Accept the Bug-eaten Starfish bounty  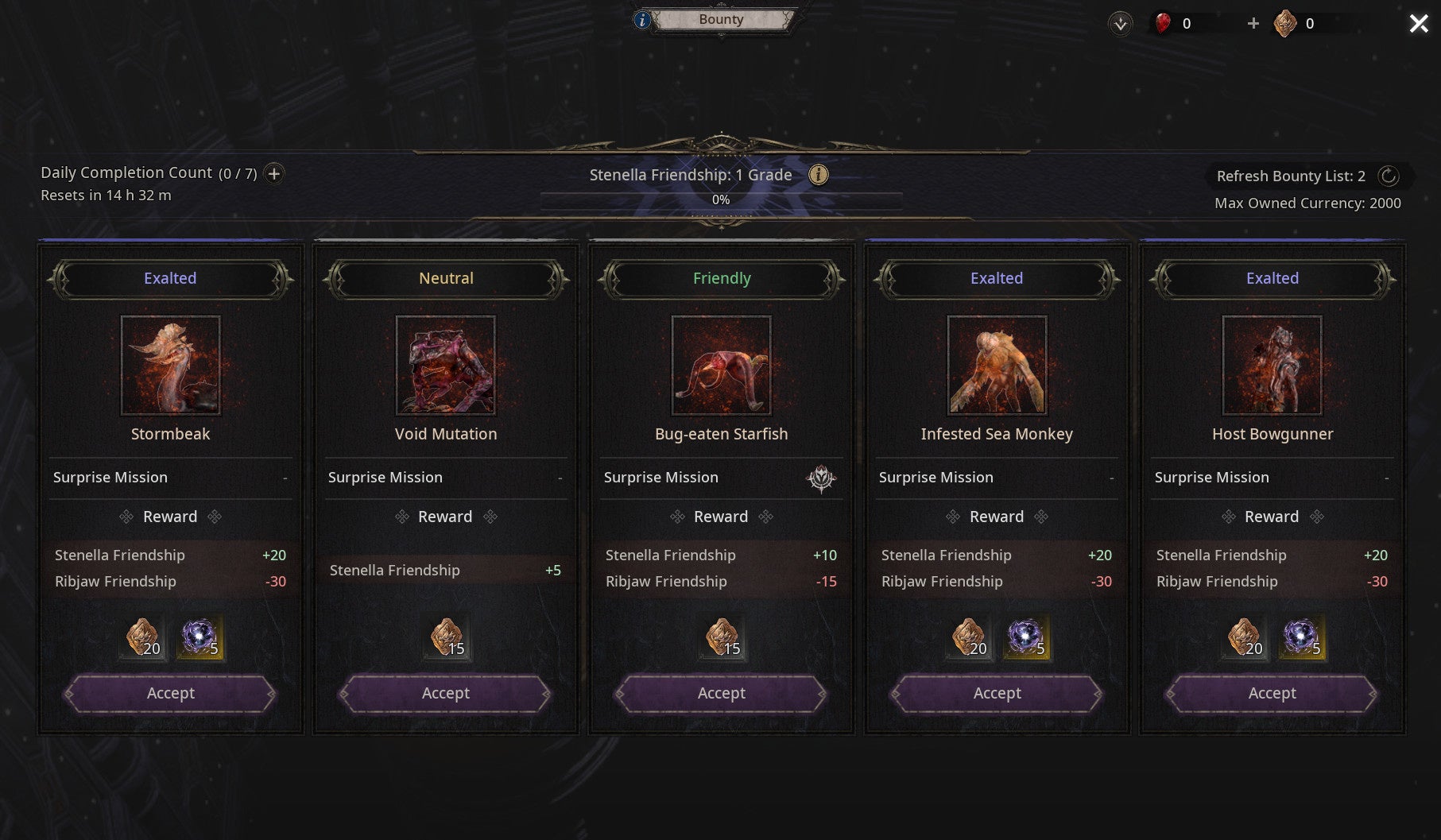tap(721, 694)
